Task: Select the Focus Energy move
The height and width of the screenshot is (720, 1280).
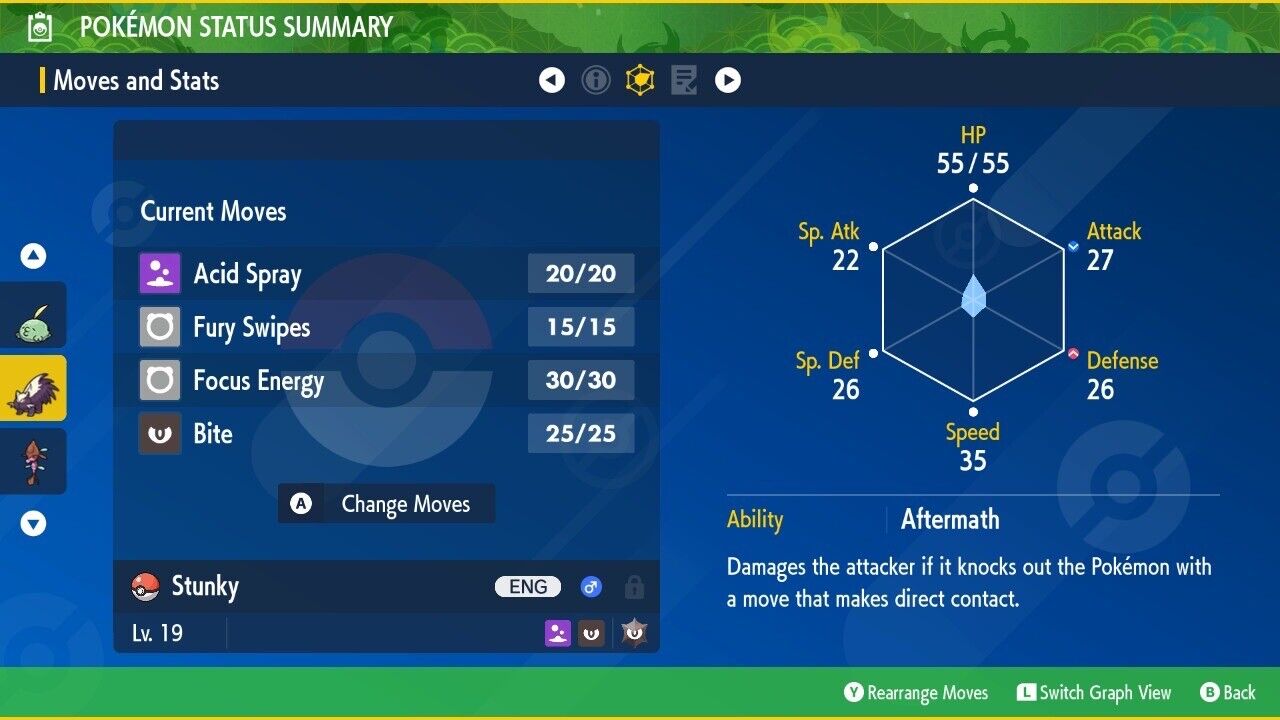Action: click(386, 381)
